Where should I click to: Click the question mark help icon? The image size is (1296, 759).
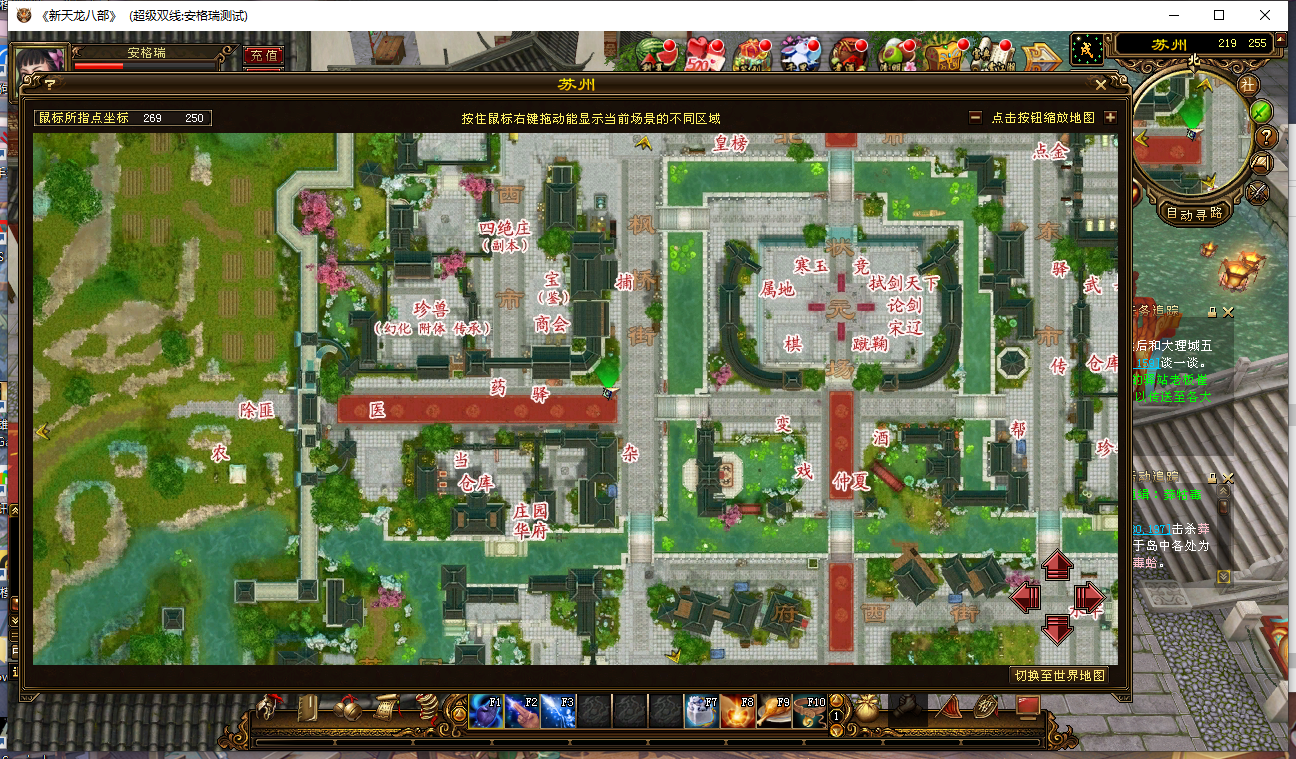(x=1265, y=136)
